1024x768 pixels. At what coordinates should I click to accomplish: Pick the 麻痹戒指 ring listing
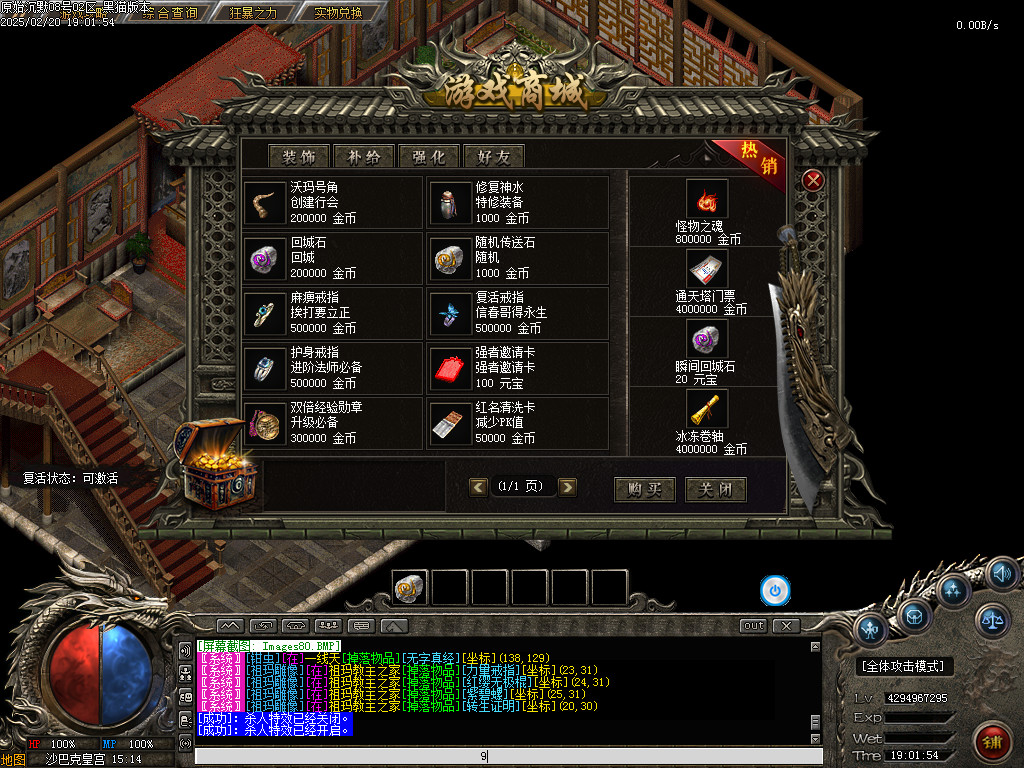click(x=332, y=313)
